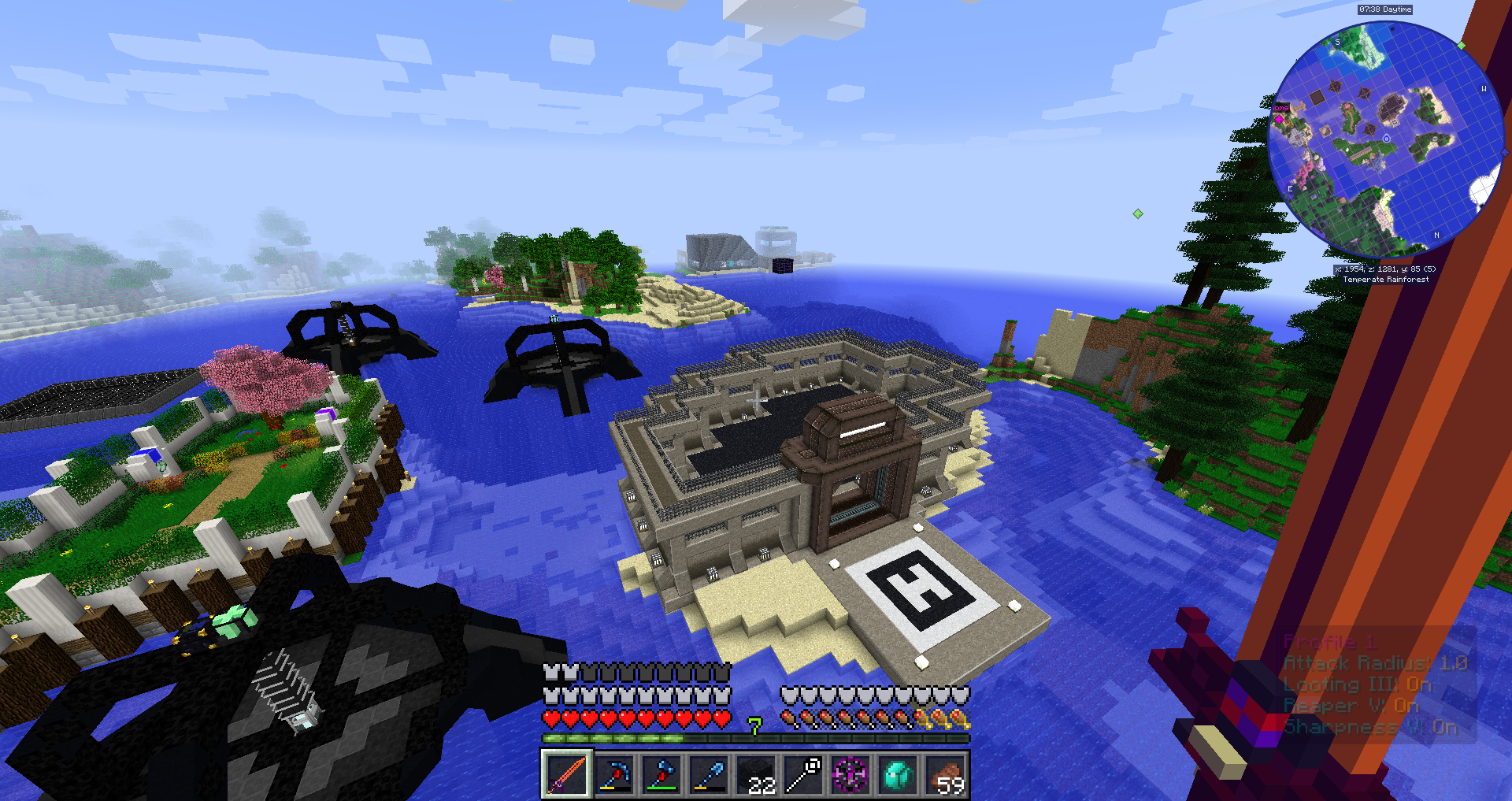Image resolution: width=1512 pixels, height=801 pixels.
Task: Select the cooked meat stack of 59
Action: pyautogui.click(x=945, y=774)
